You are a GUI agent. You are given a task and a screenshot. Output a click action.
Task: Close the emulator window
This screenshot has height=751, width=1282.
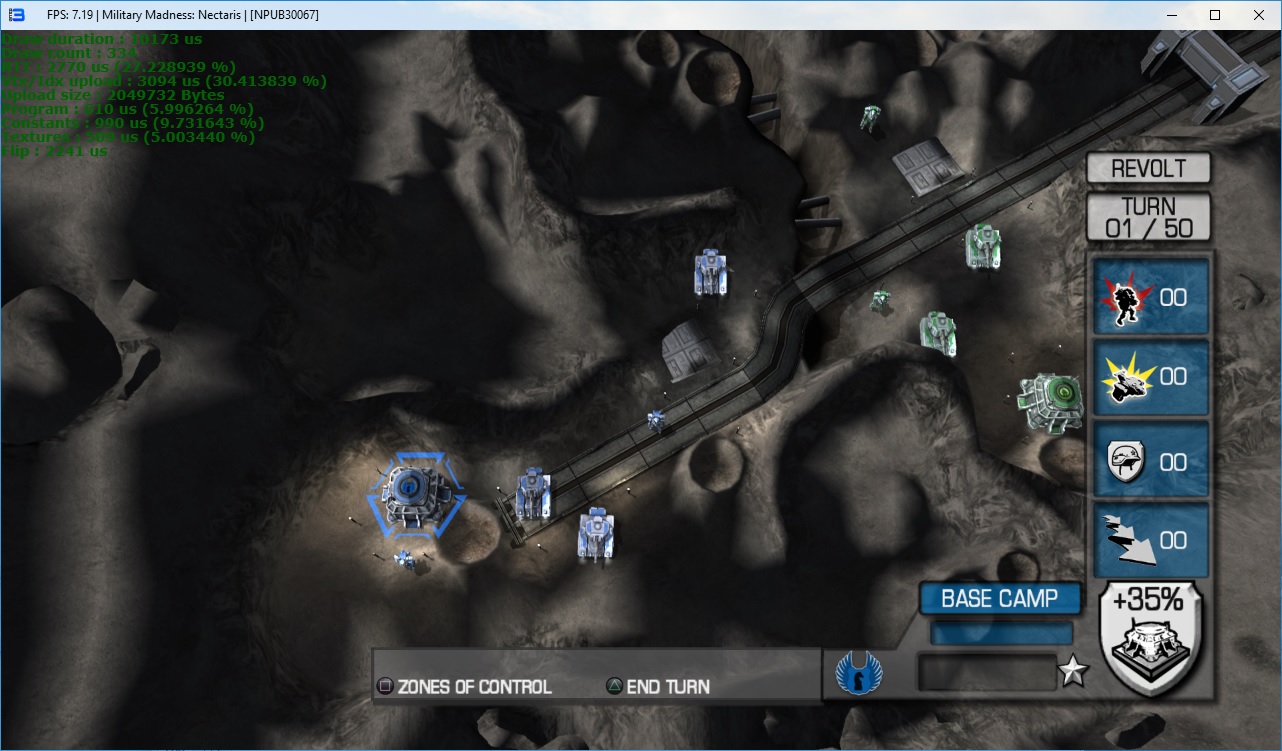[x=1258, y=15]
